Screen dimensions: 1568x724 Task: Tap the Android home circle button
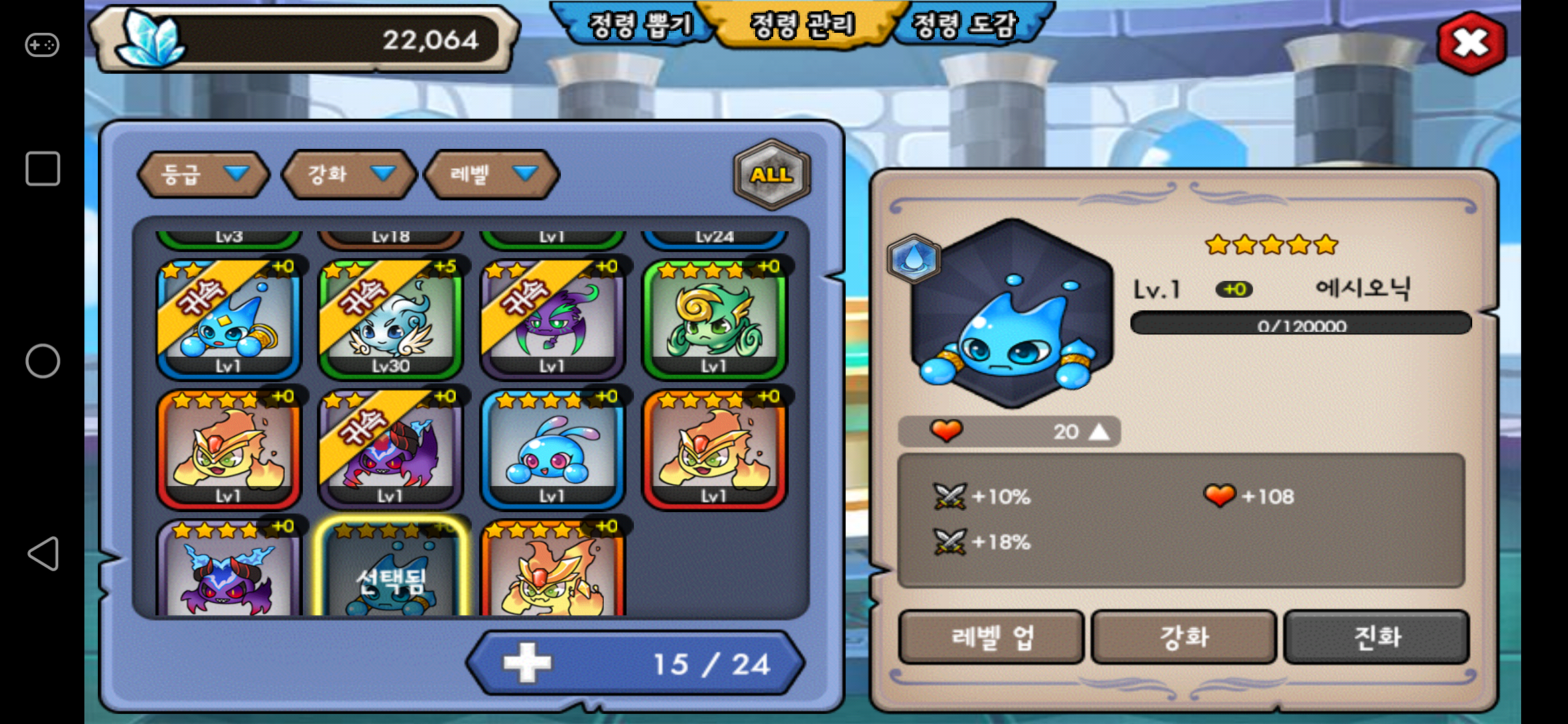coord(43,361)
